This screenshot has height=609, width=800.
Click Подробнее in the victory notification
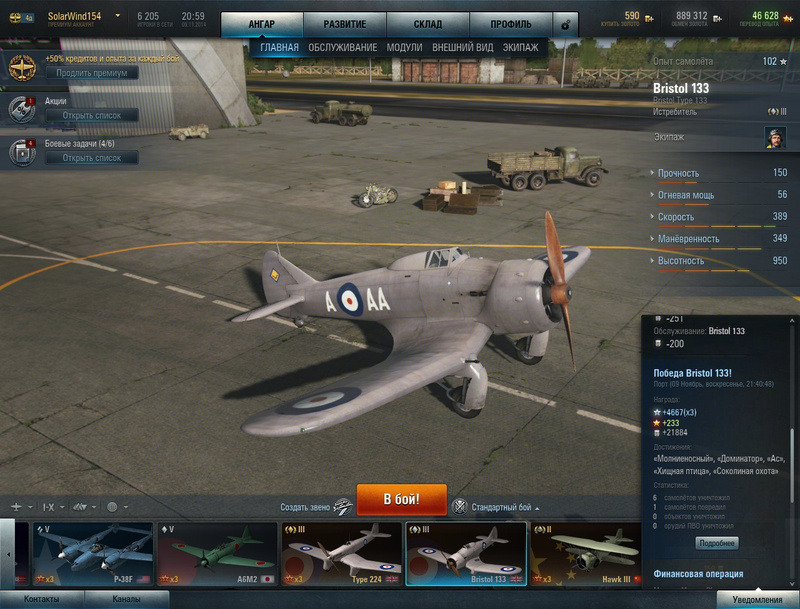(x=716, y=543)
